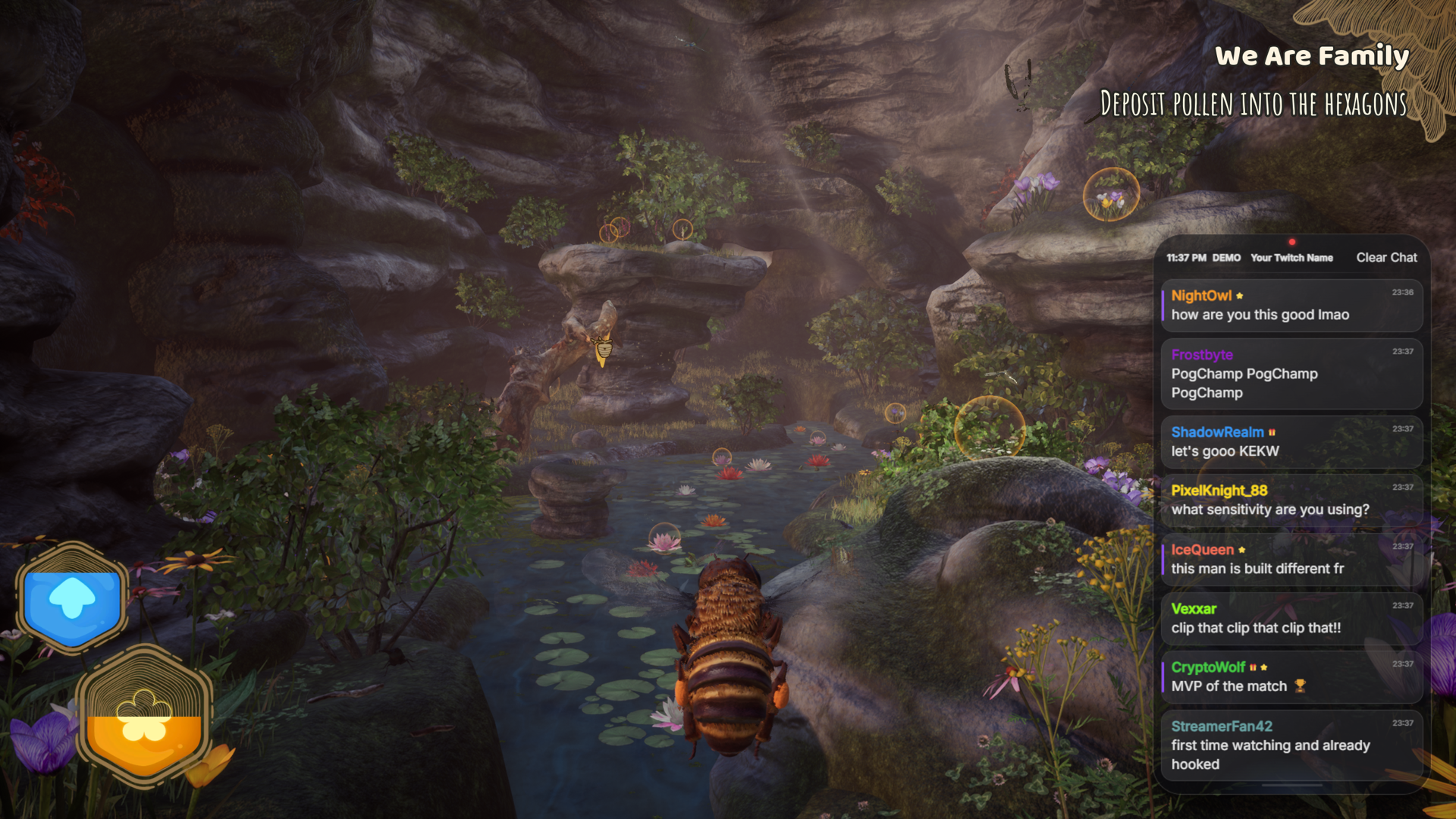The height and width of the screenshot is (819, 1456).
Task: Click the Your Twitch Name label
Action: (1291, 258)
